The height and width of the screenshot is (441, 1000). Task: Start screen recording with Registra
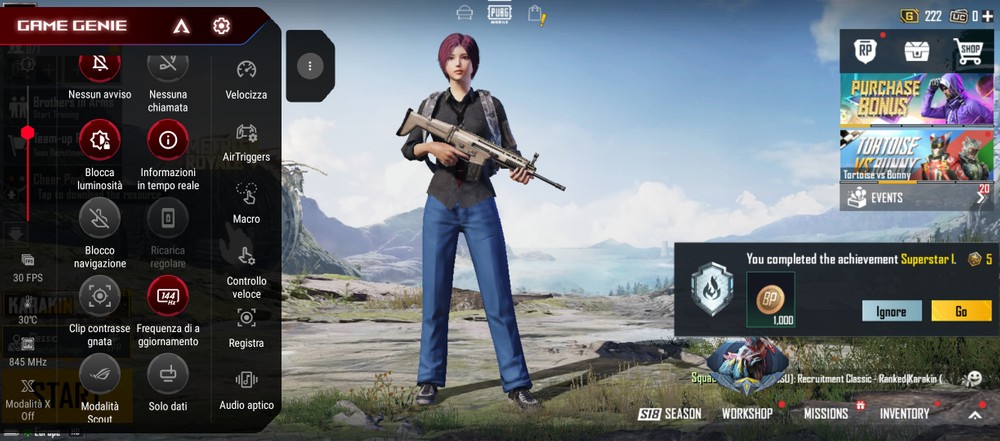click(x=246, y=318)
